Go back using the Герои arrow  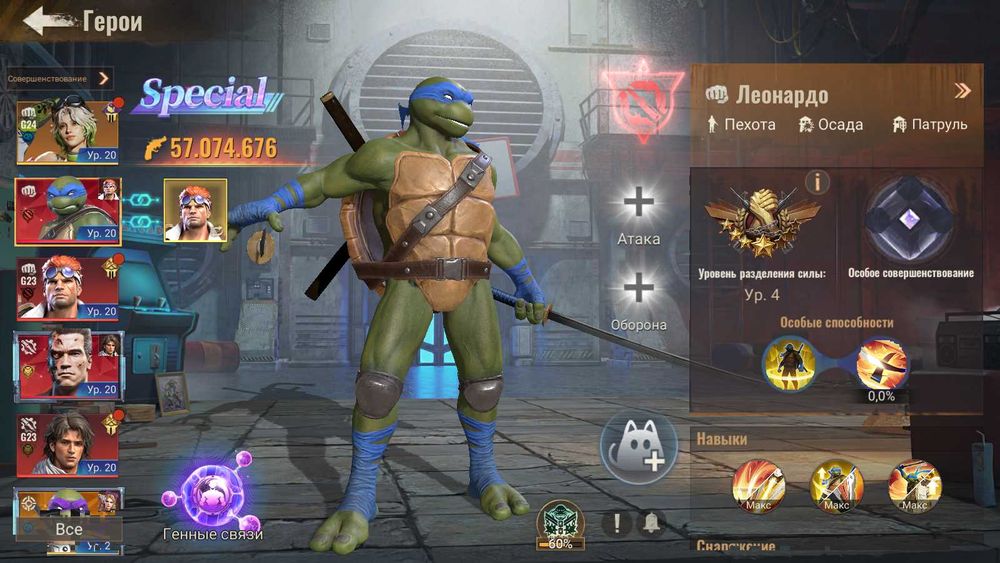(x=46, y=21)
